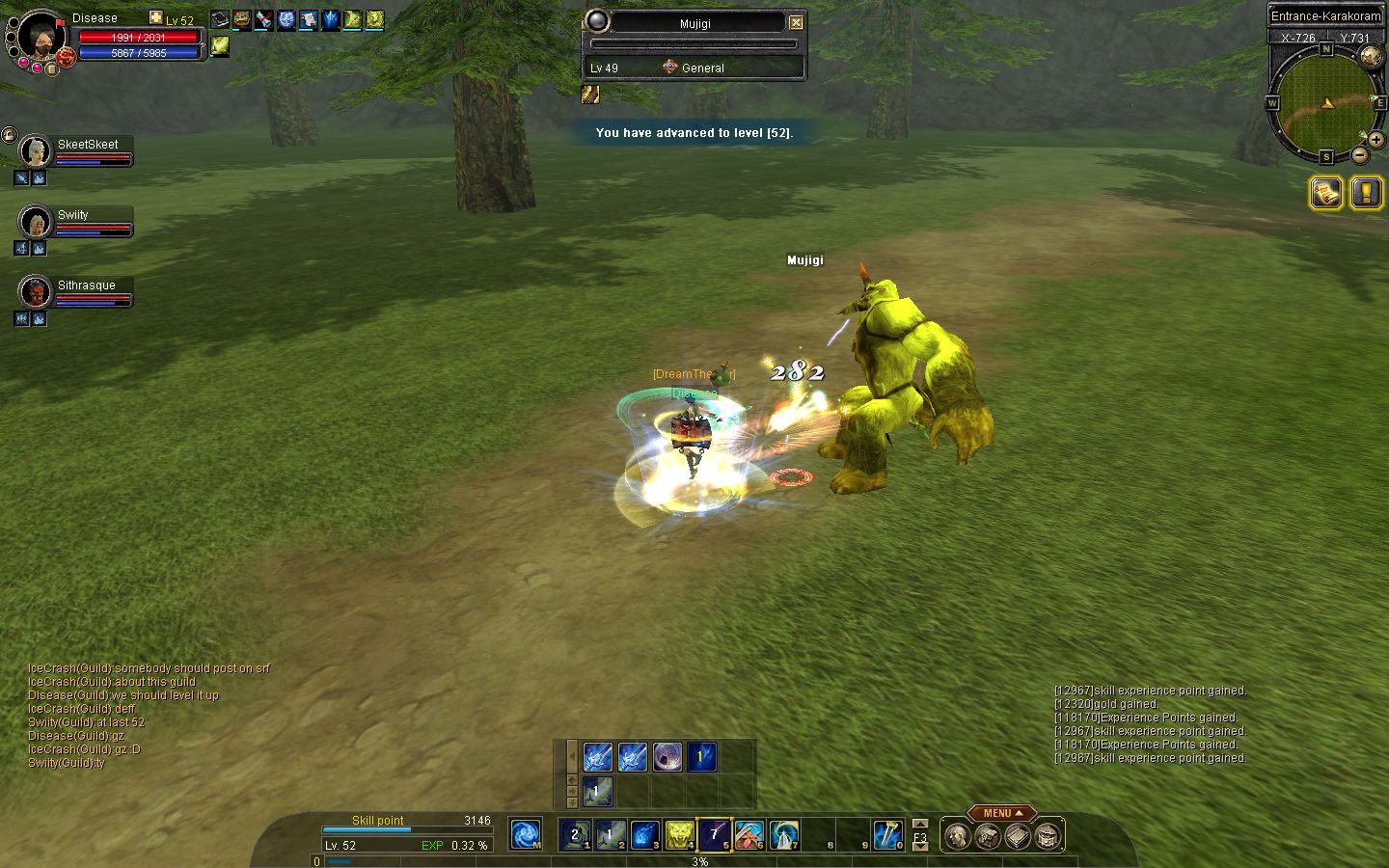This screenshot has width=1389, height=868.
Task: Open the world map globe icon
Action: coord(1371,56)
